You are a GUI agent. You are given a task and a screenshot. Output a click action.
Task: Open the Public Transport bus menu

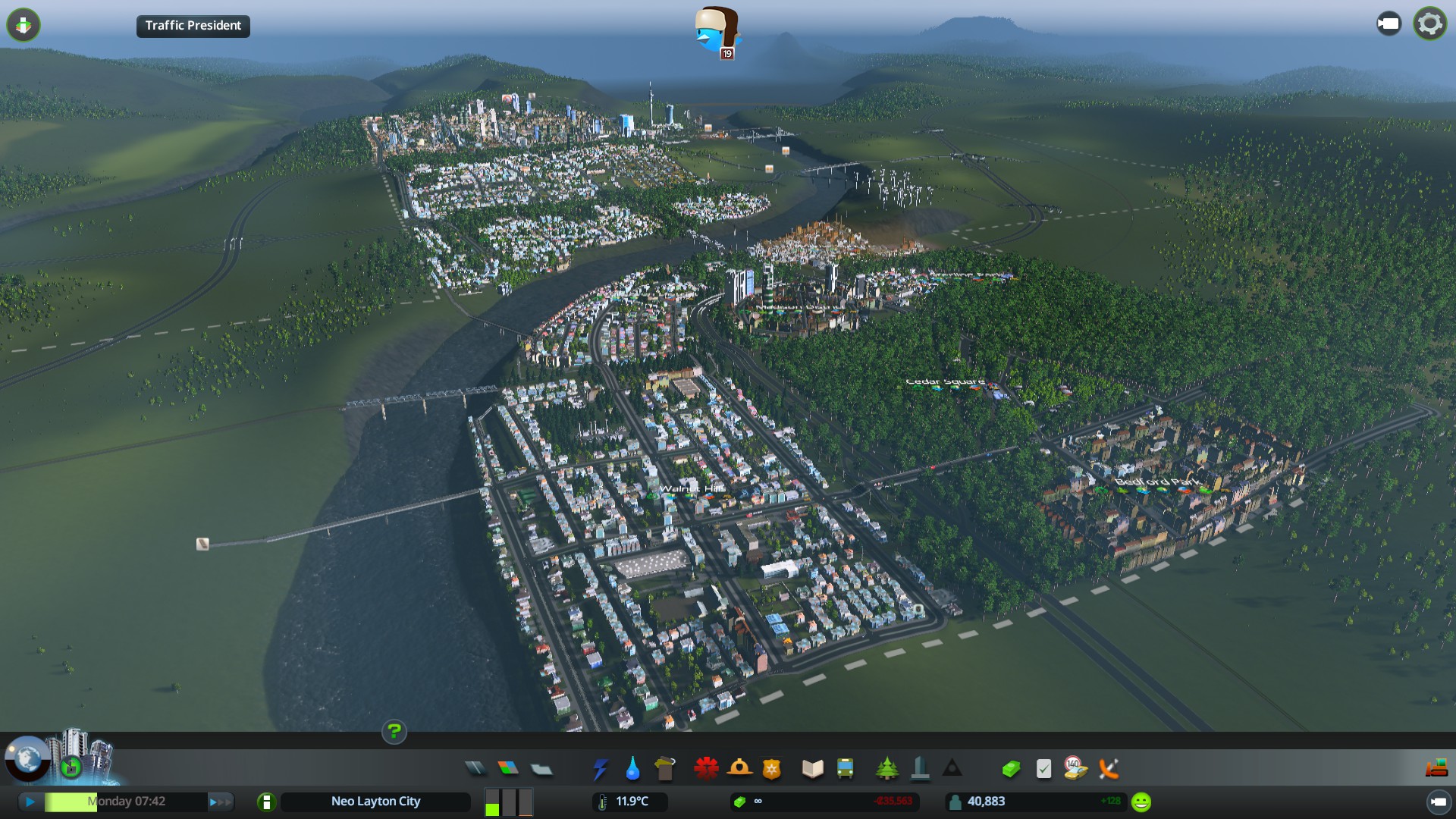tap(845, 769)
